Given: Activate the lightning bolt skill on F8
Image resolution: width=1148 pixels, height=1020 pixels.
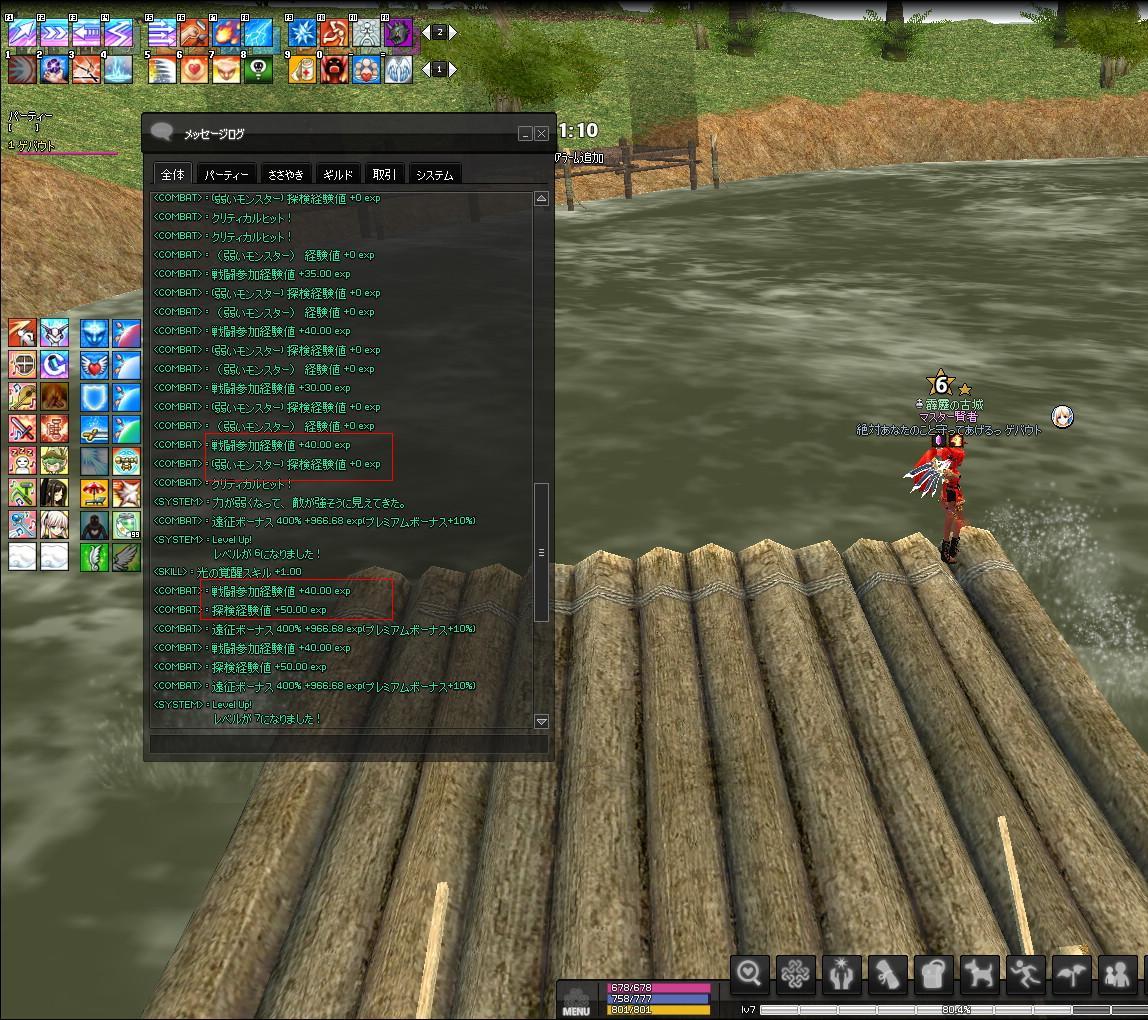Looking at the screenshot, I should pyautogui.click(x=258, y=34).
